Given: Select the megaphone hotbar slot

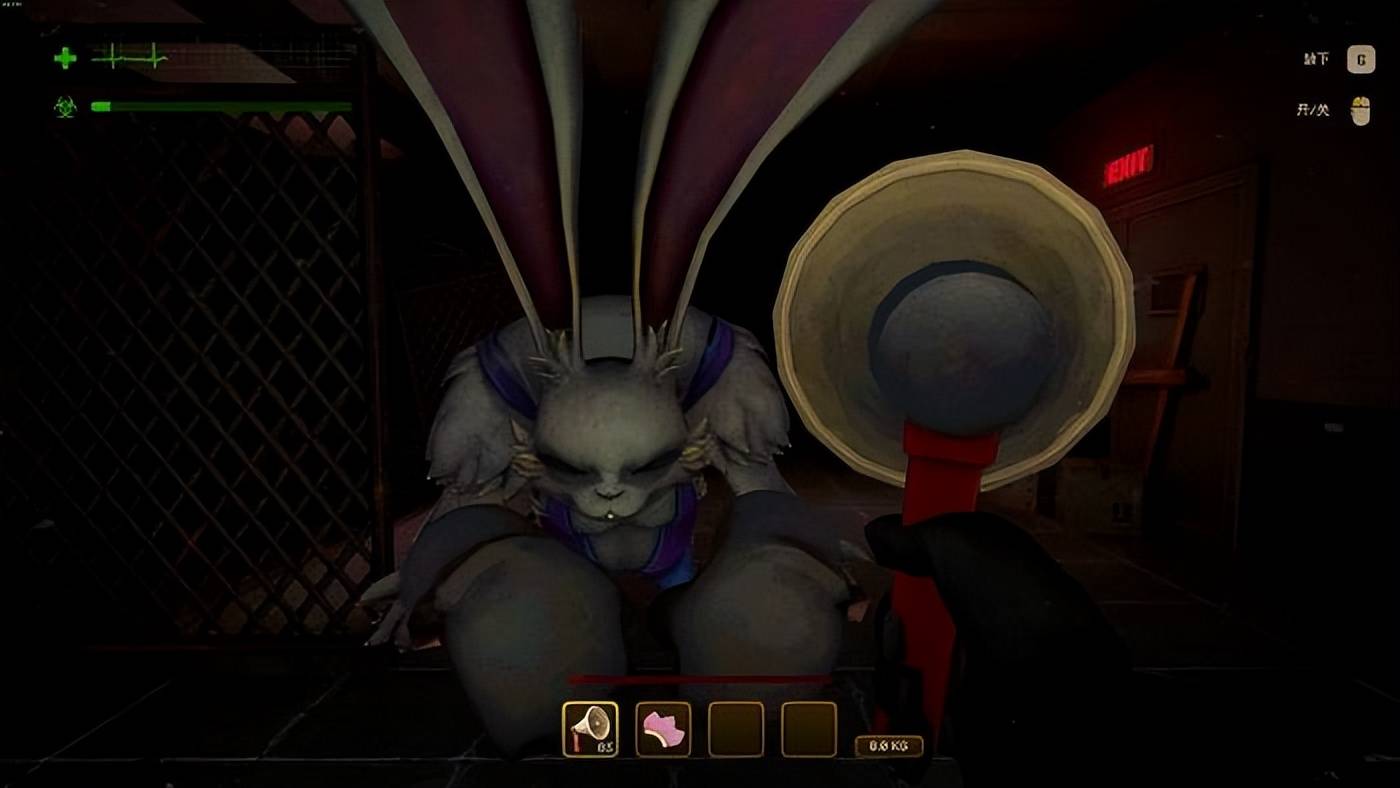Looking at the screenshot, I should [x=590, y=728].
